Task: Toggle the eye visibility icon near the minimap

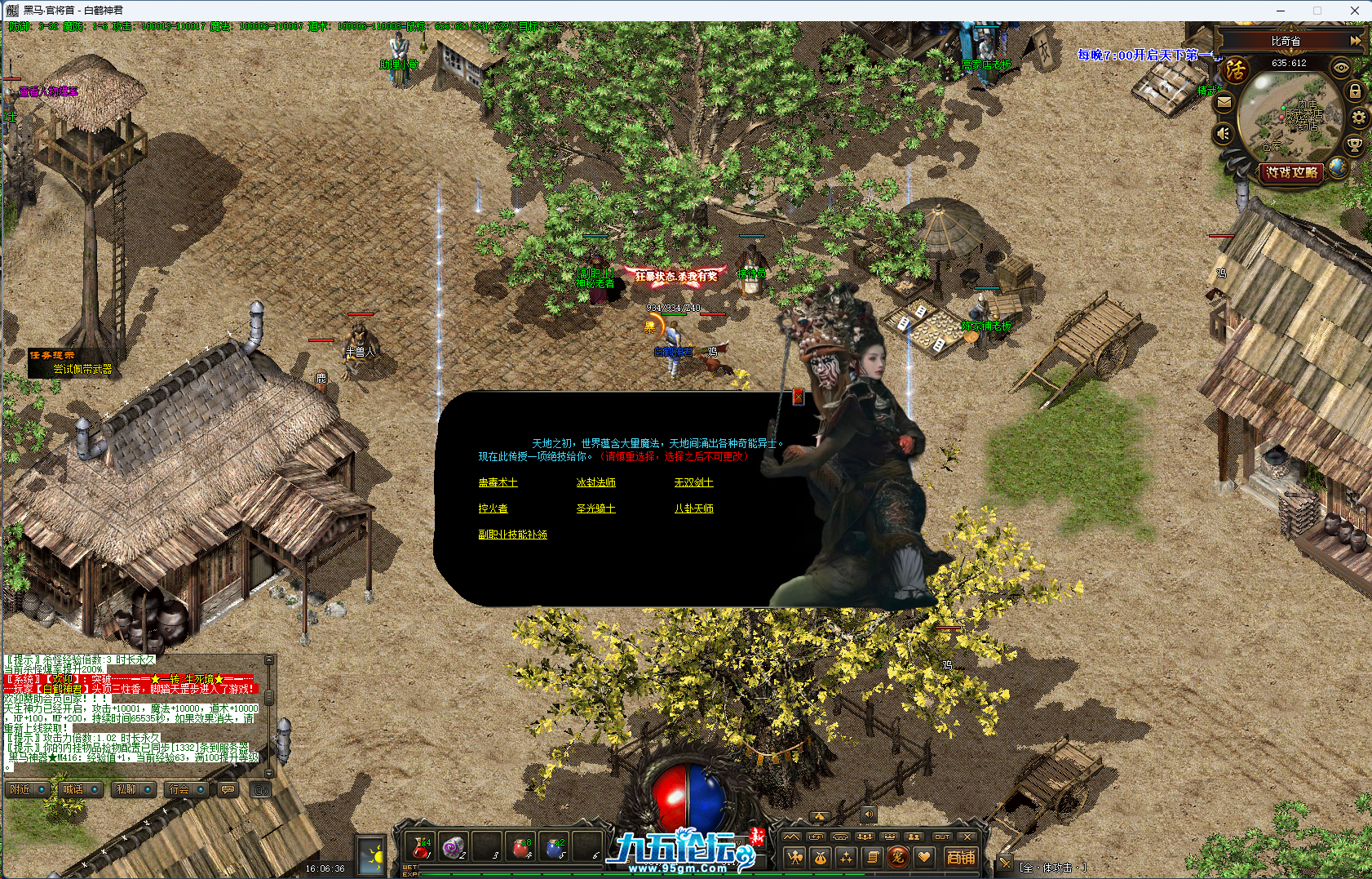Action: 1340,68
